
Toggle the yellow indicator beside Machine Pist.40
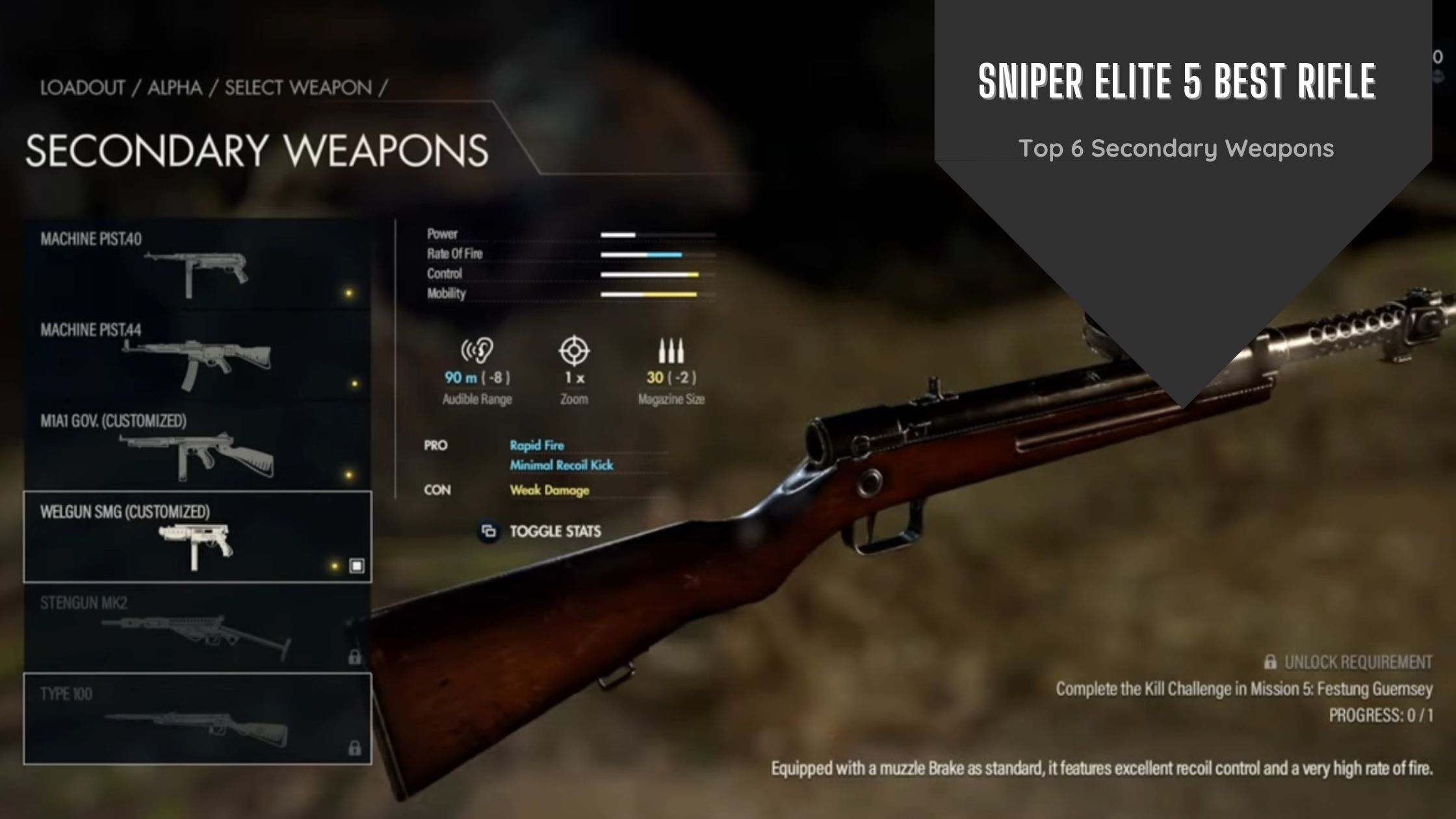(347, 293)
